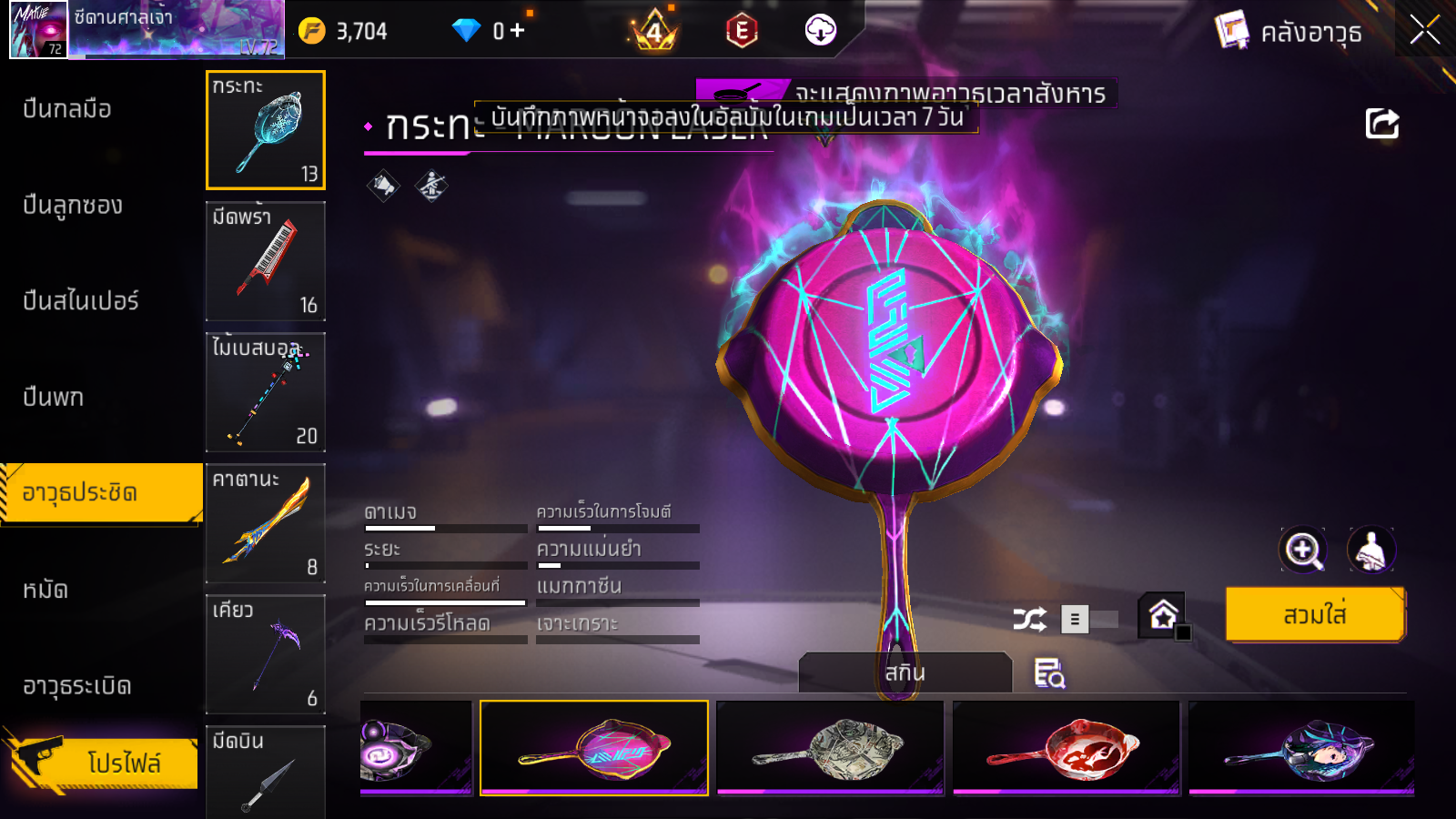Switch to ปืนลูกซอง category
1456x819 pixels.
73,206
